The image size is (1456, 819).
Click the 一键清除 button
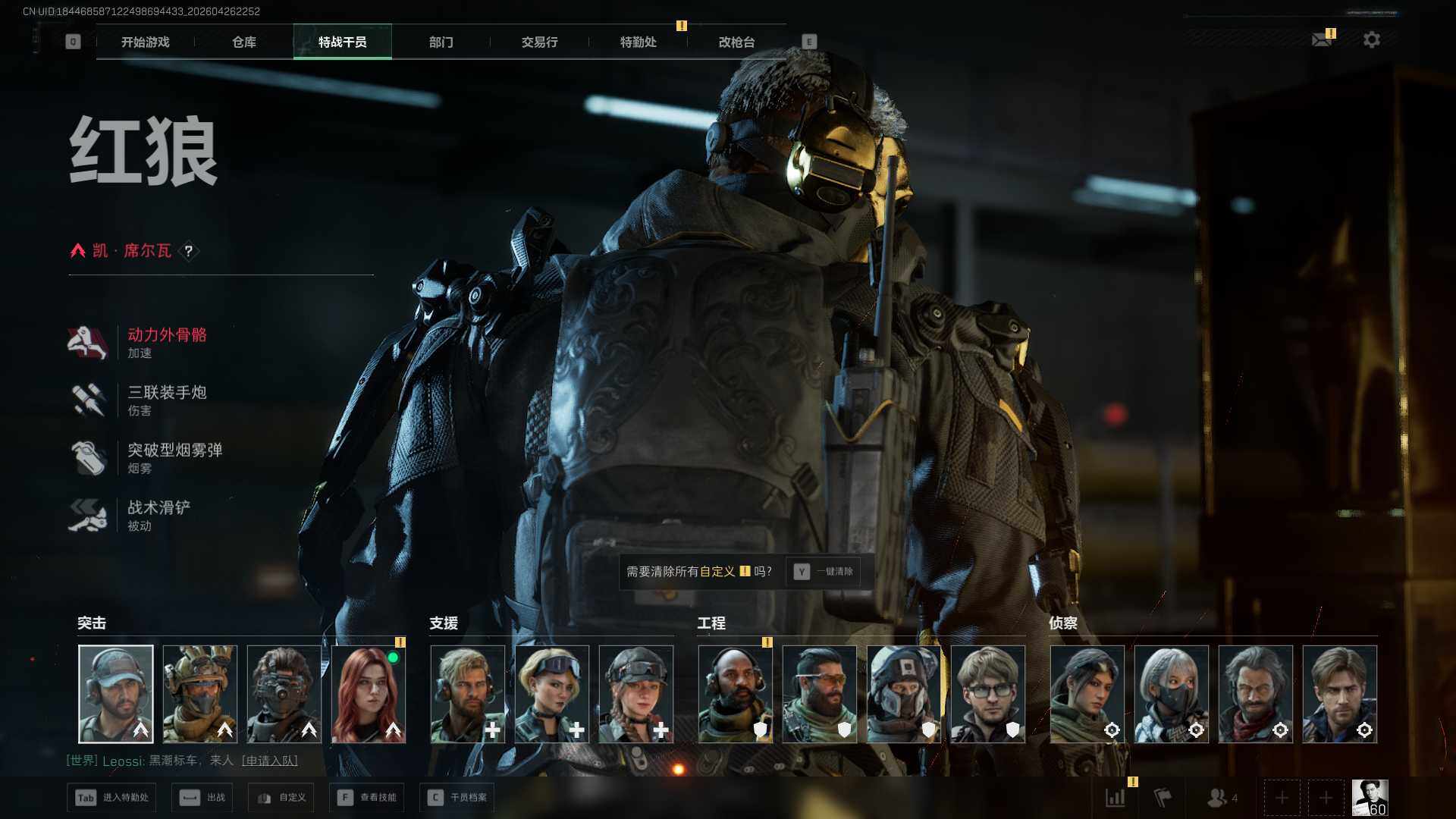[x=824, y=572]
